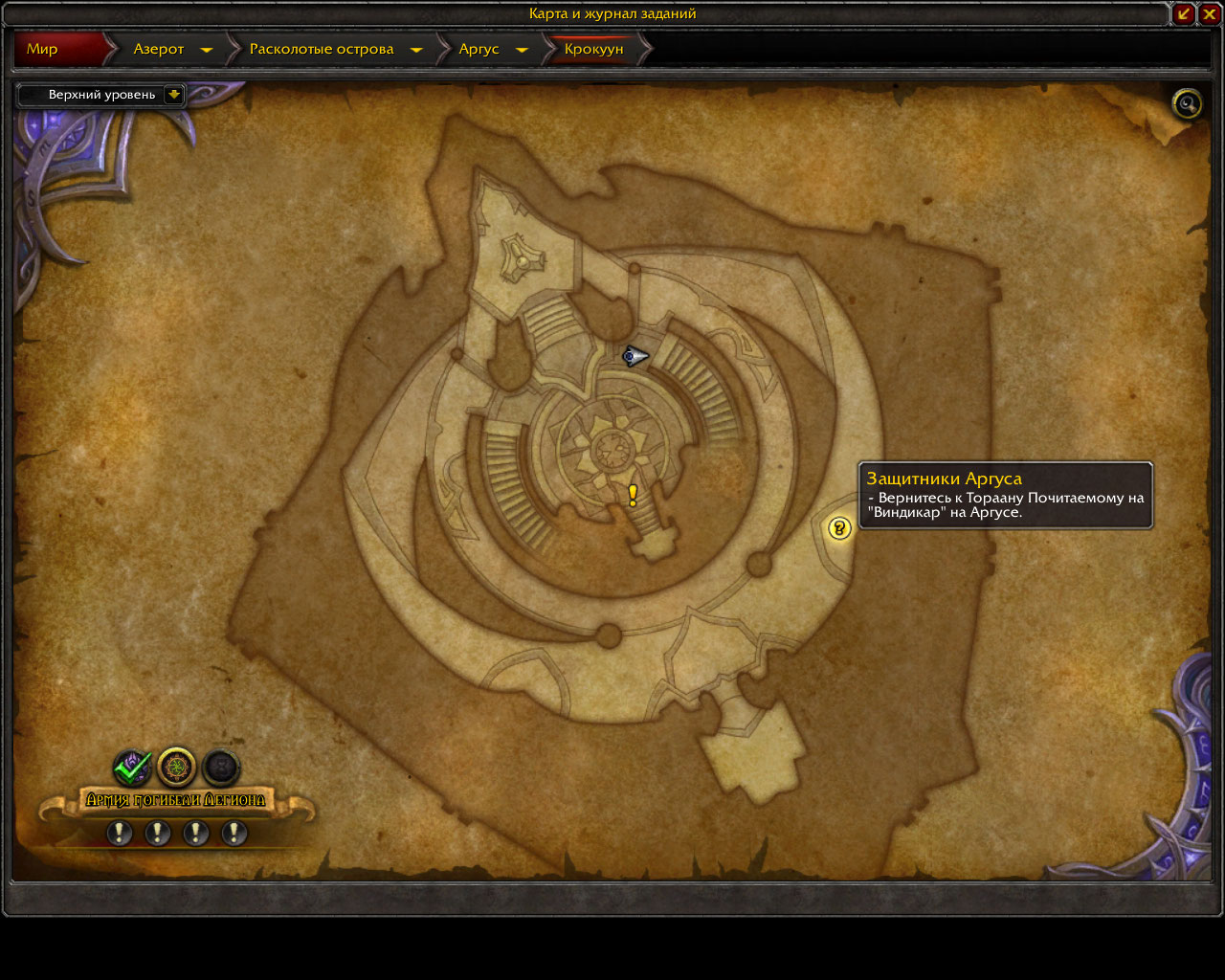The height and width of the screenshot is (980, 1225).
Task: Select the yellow question mark quest turn-in marker
Action: tap(839, 527)
